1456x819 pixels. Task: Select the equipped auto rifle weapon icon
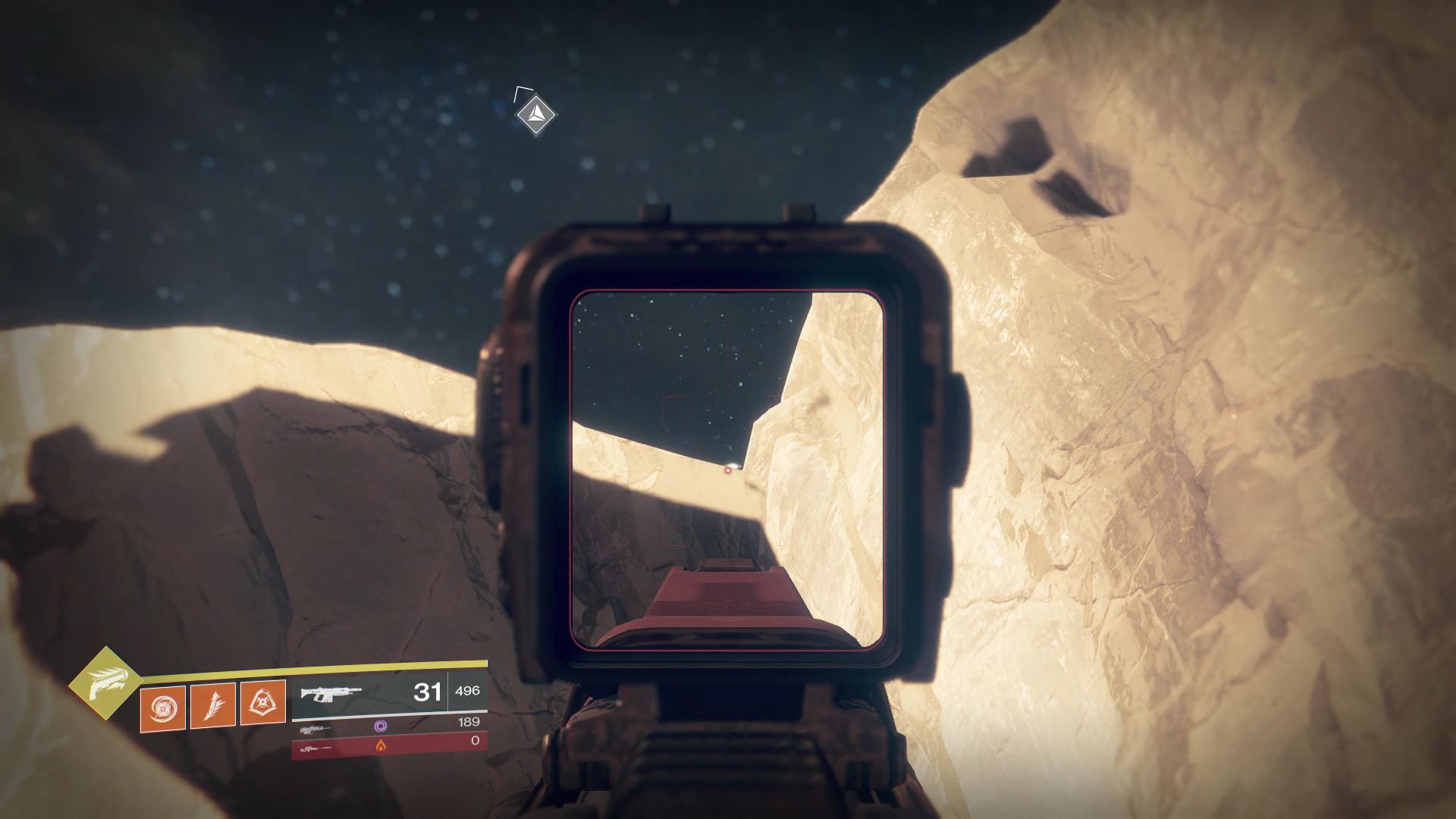331,693
